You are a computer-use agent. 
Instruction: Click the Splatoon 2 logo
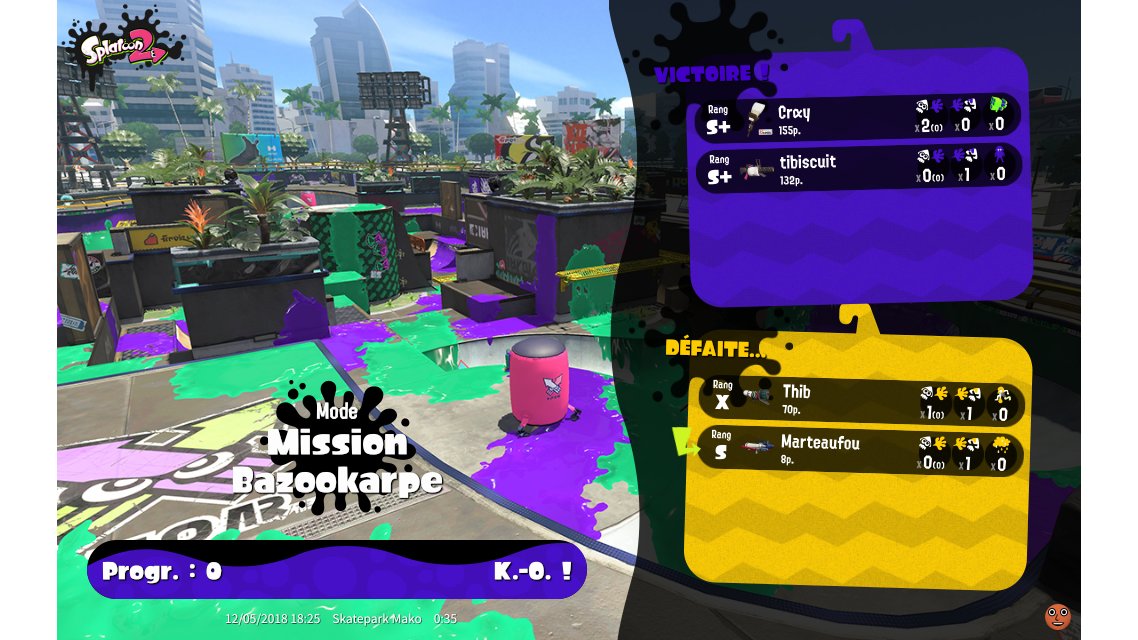pos(125,43)
